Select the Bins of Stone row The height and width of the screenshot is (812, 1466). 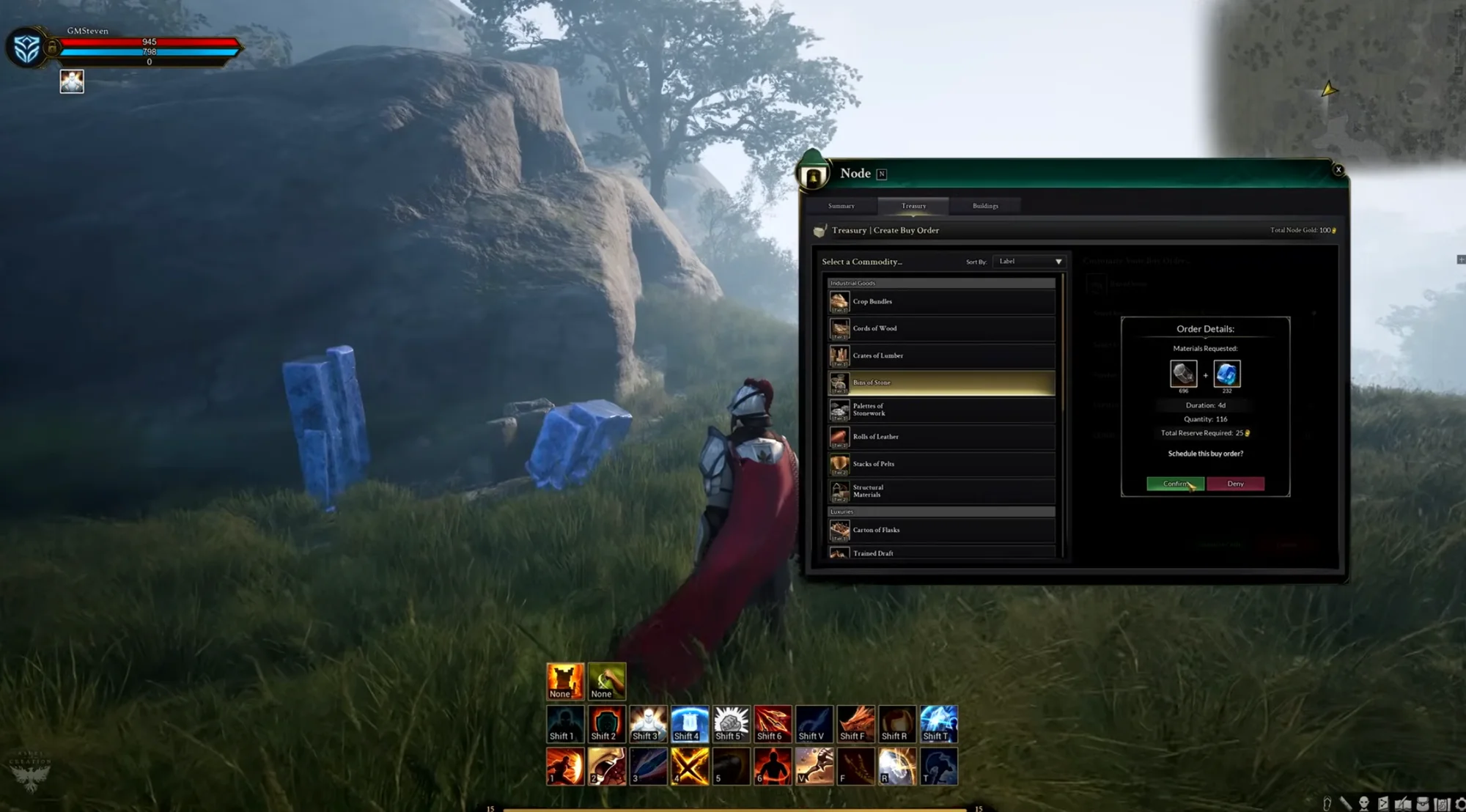click(941, 383)
